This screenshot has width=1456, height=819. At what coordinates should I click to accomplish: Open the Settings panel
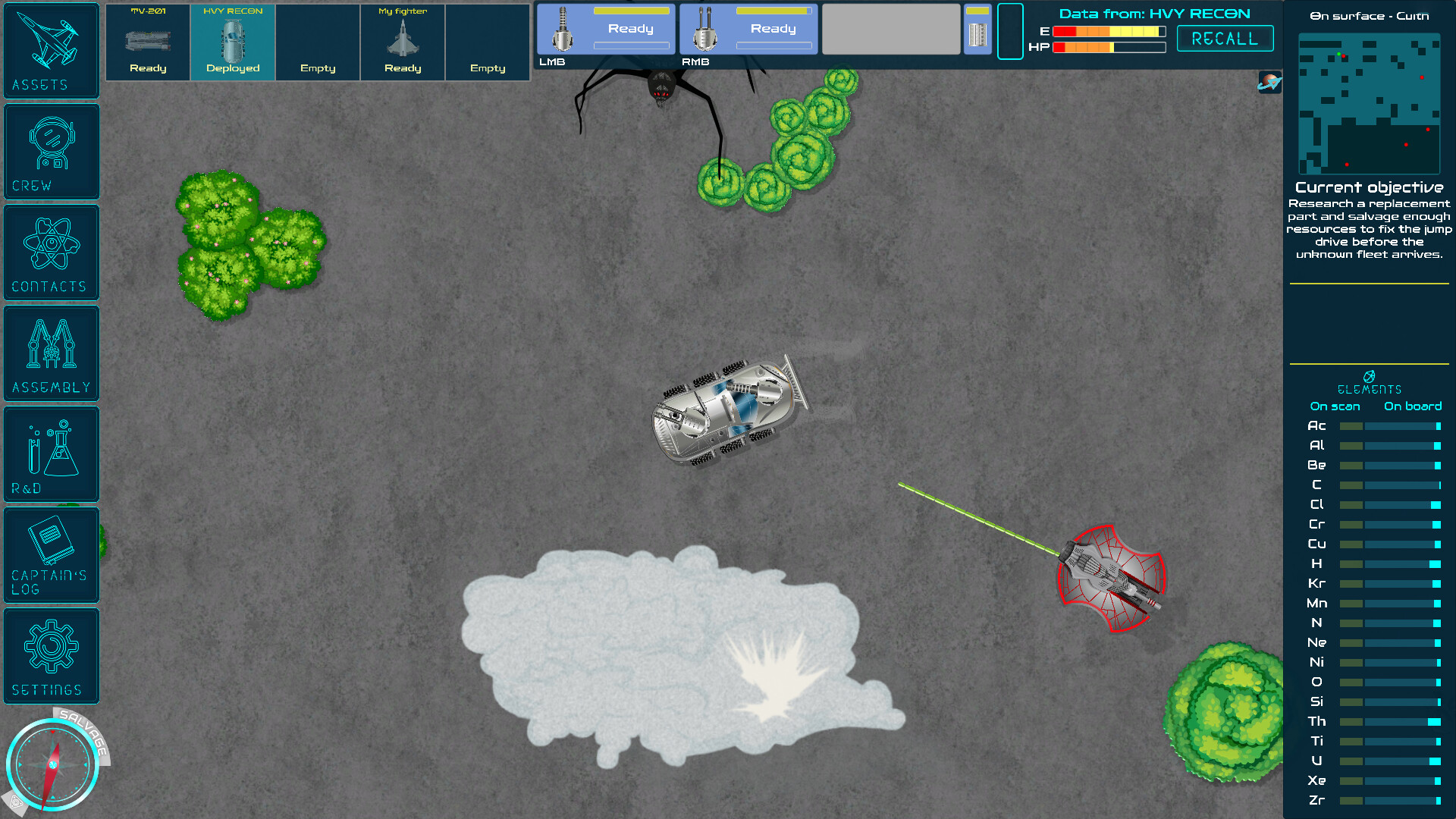tap(51, 655)
